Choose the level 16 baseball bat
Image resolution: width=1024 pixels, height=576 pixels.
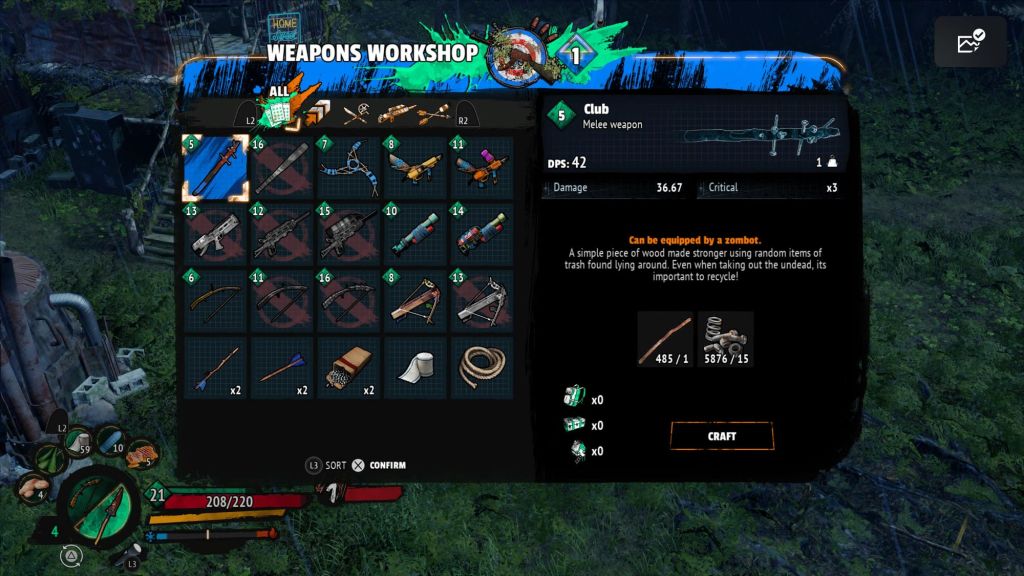click(282, 168)
